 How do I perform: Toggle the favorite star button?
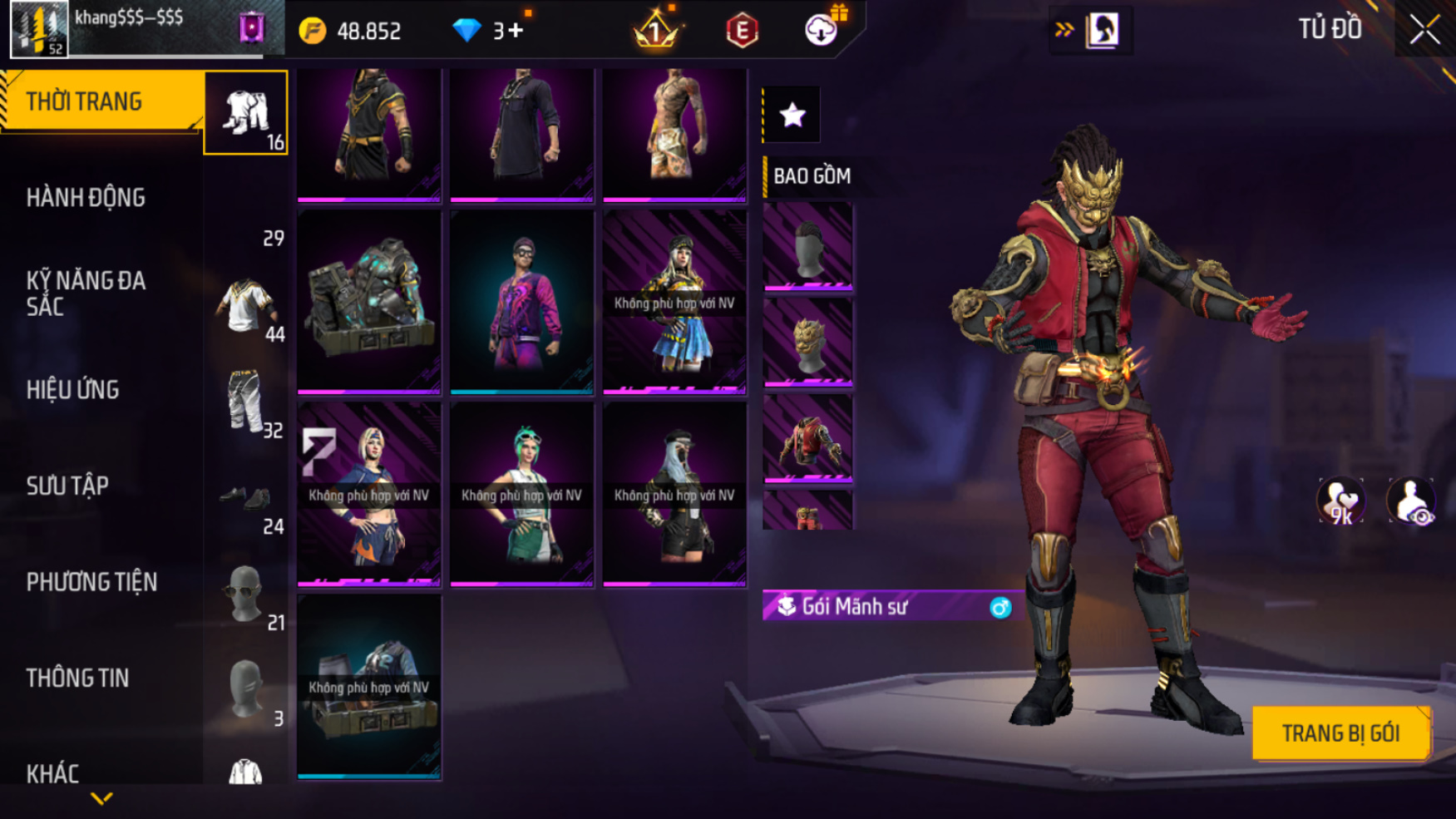click(x=792, y=115)
